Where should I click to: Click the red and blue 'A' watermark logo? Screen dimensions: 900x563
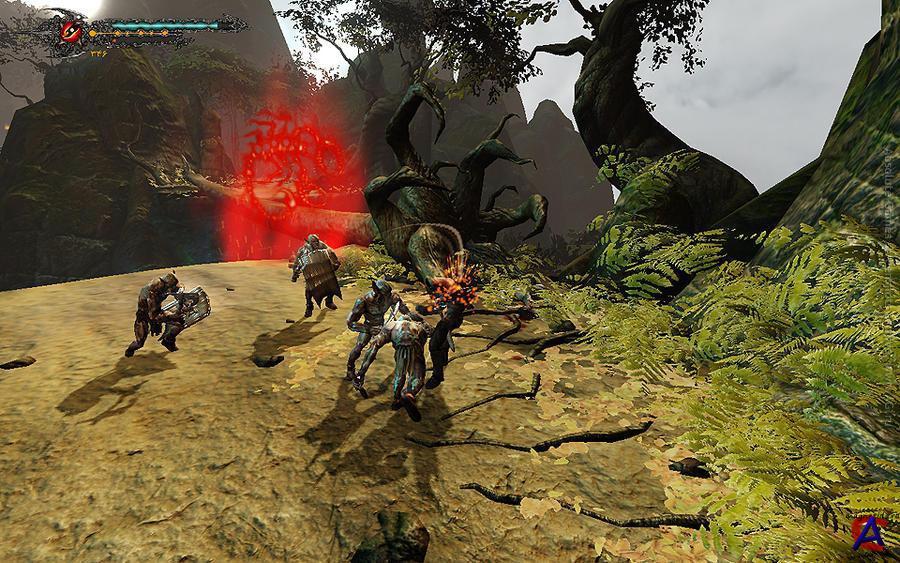(870, 532)
